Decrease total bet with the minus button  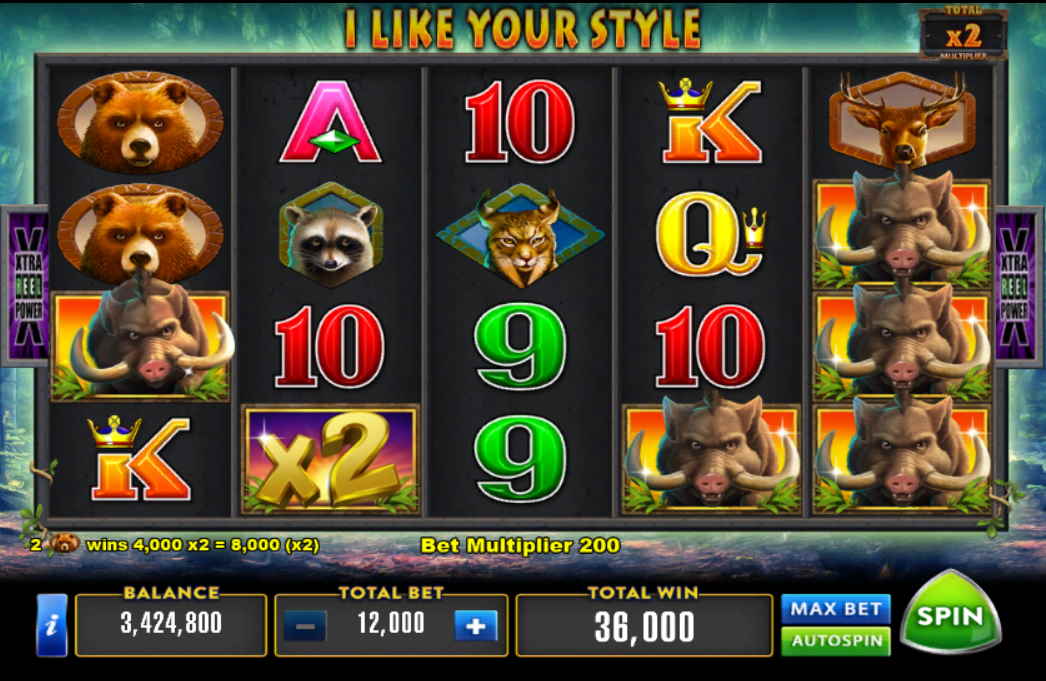pos(304,627)
